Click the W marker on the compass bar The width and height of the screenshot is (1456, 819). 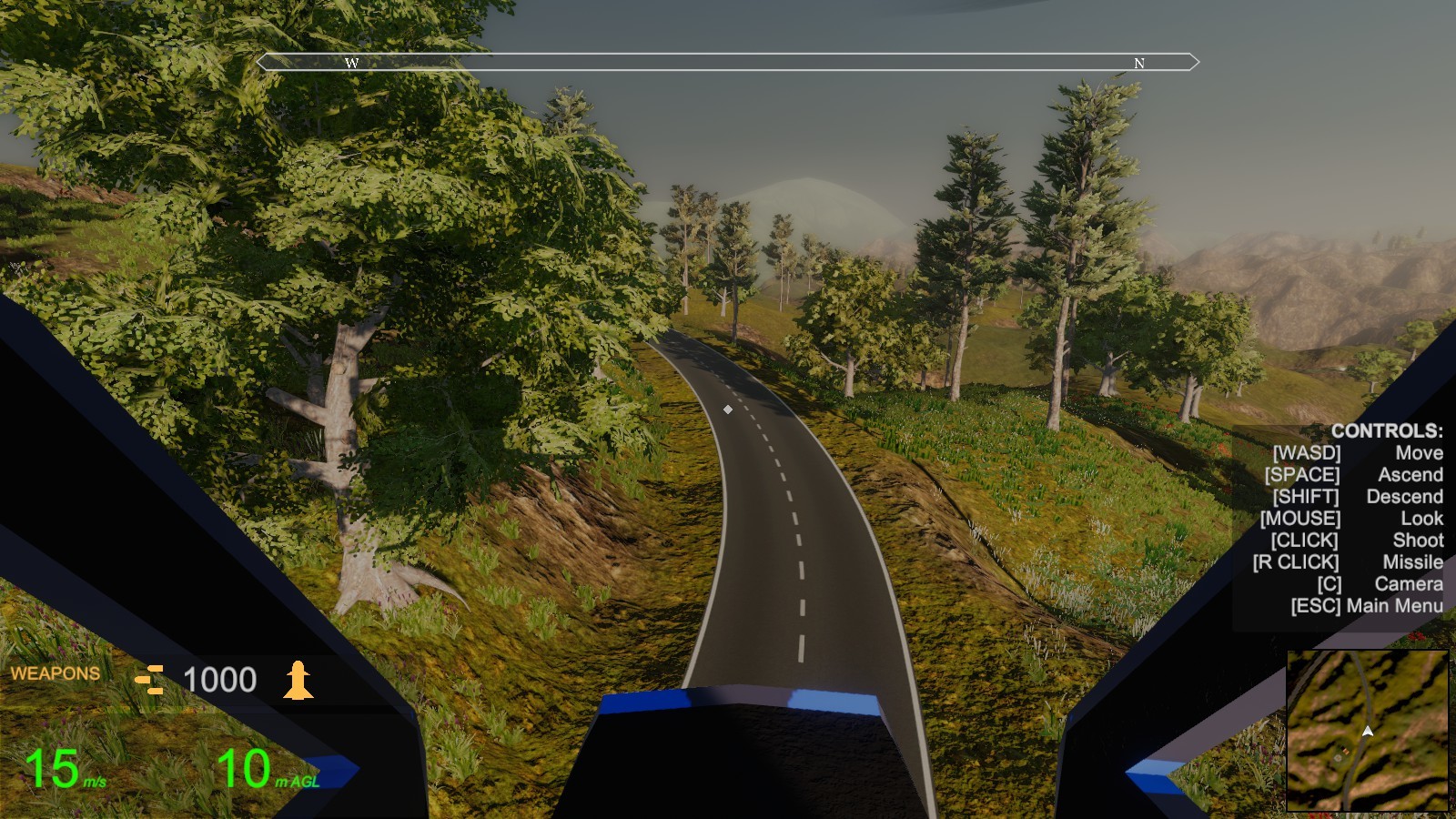point(351,64)
